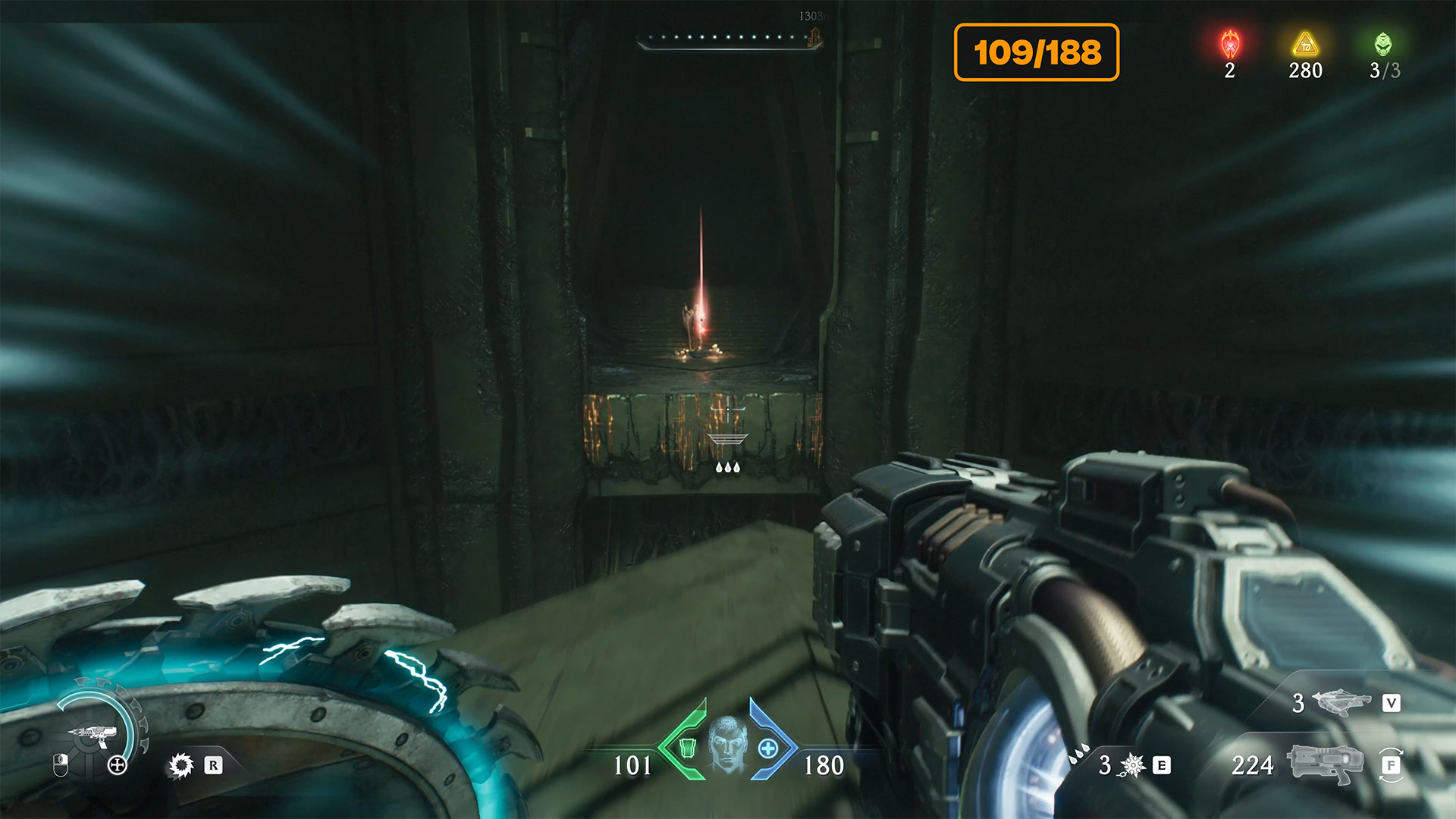
Task: Click the crosshair-in-circle icon on the weapon wheel
Action: click(117, 765)
